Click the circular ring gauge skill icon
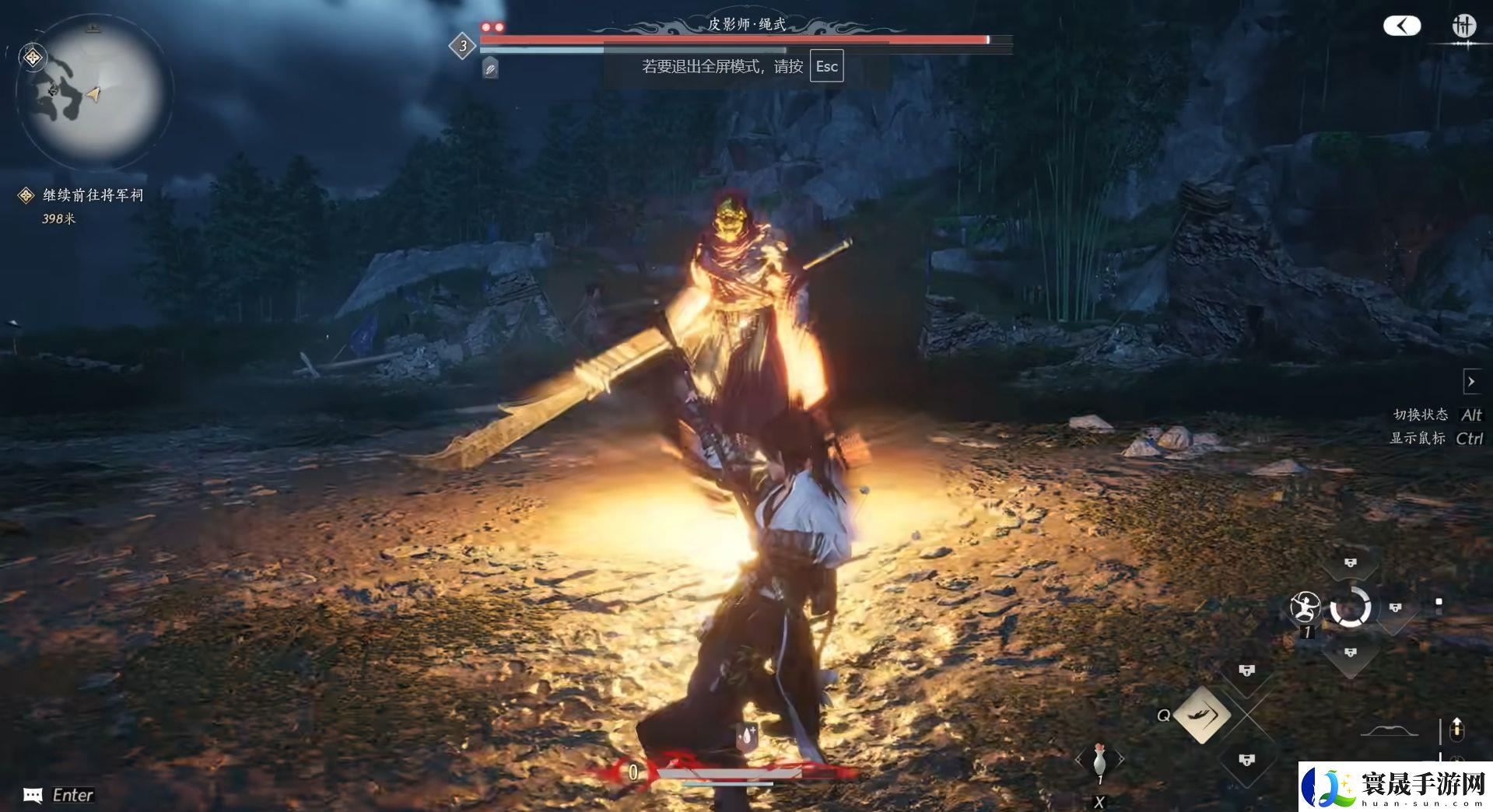Screen dimensions: 1493x812 pyautogui.click(x=1350, y=607)
